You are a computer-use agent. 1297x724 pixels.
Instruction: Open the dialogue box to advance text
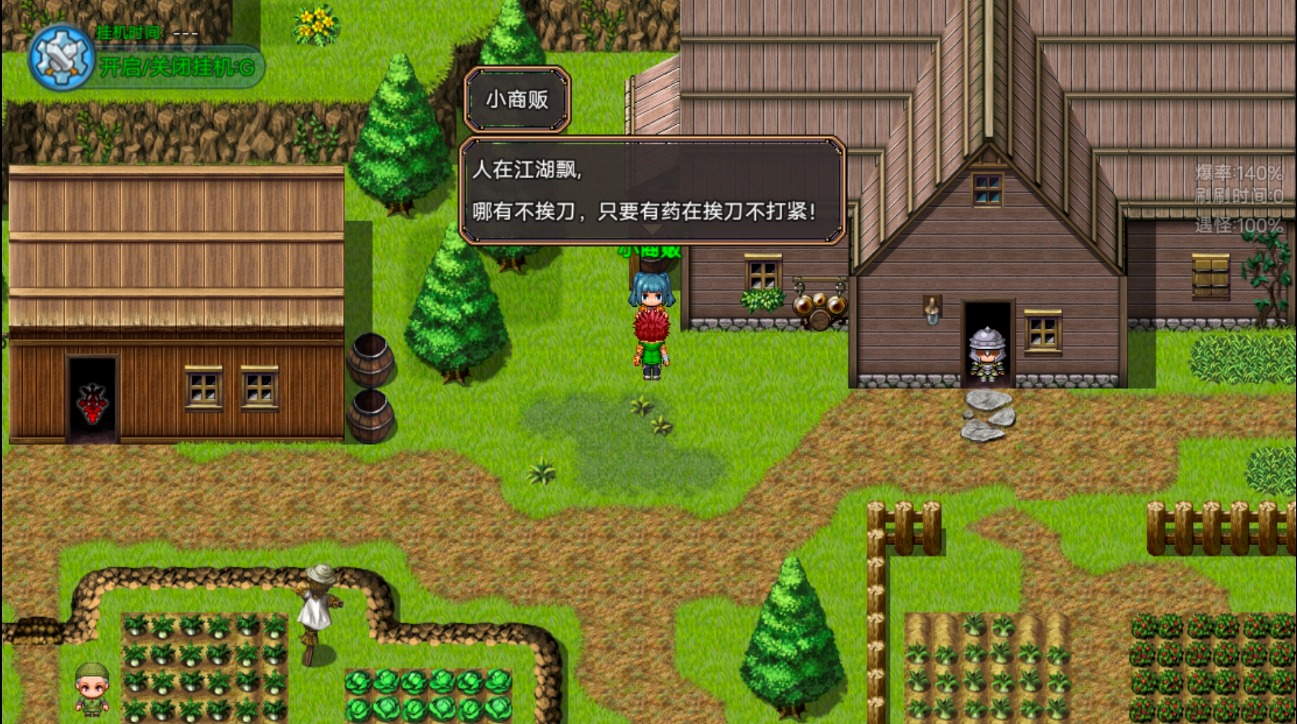(652, 190)
